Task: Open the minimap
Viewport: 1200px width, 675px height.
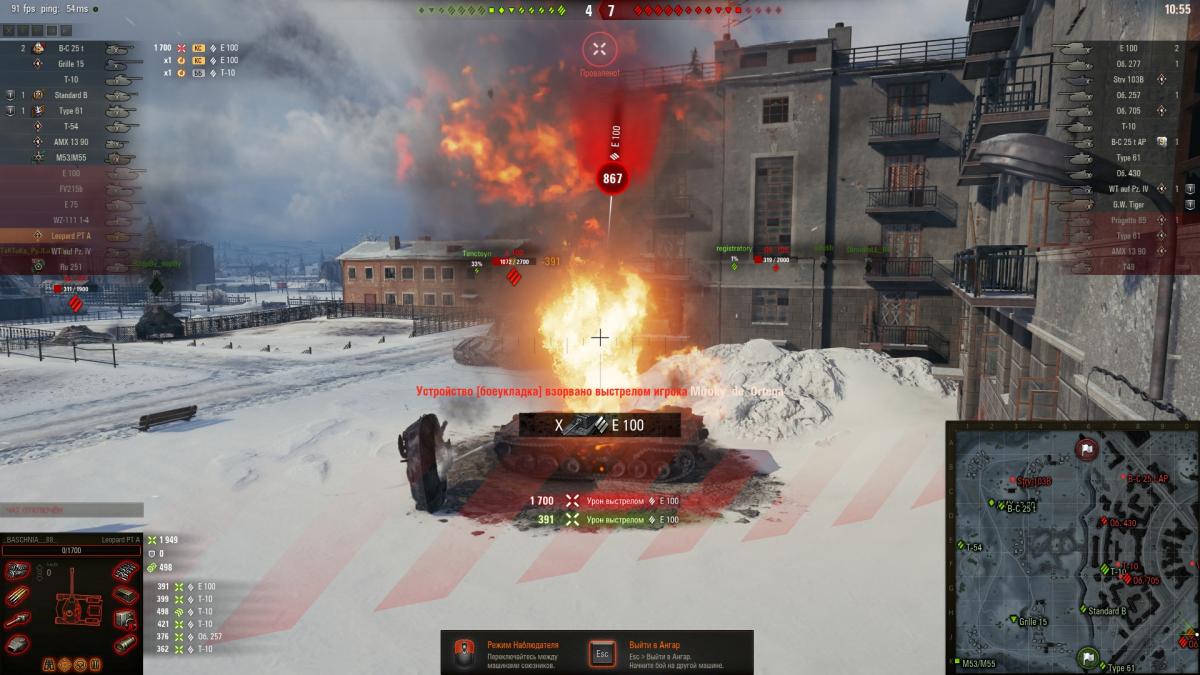Action: [x=1072, y=547]
